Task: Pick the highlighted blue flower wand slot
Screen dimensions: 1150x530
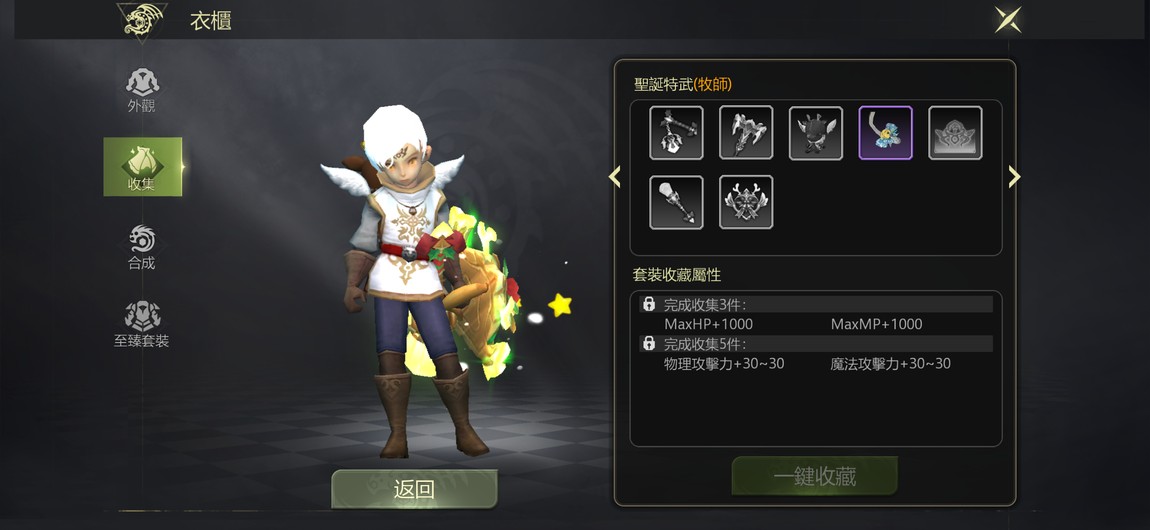Action: (x=886, y=133)
